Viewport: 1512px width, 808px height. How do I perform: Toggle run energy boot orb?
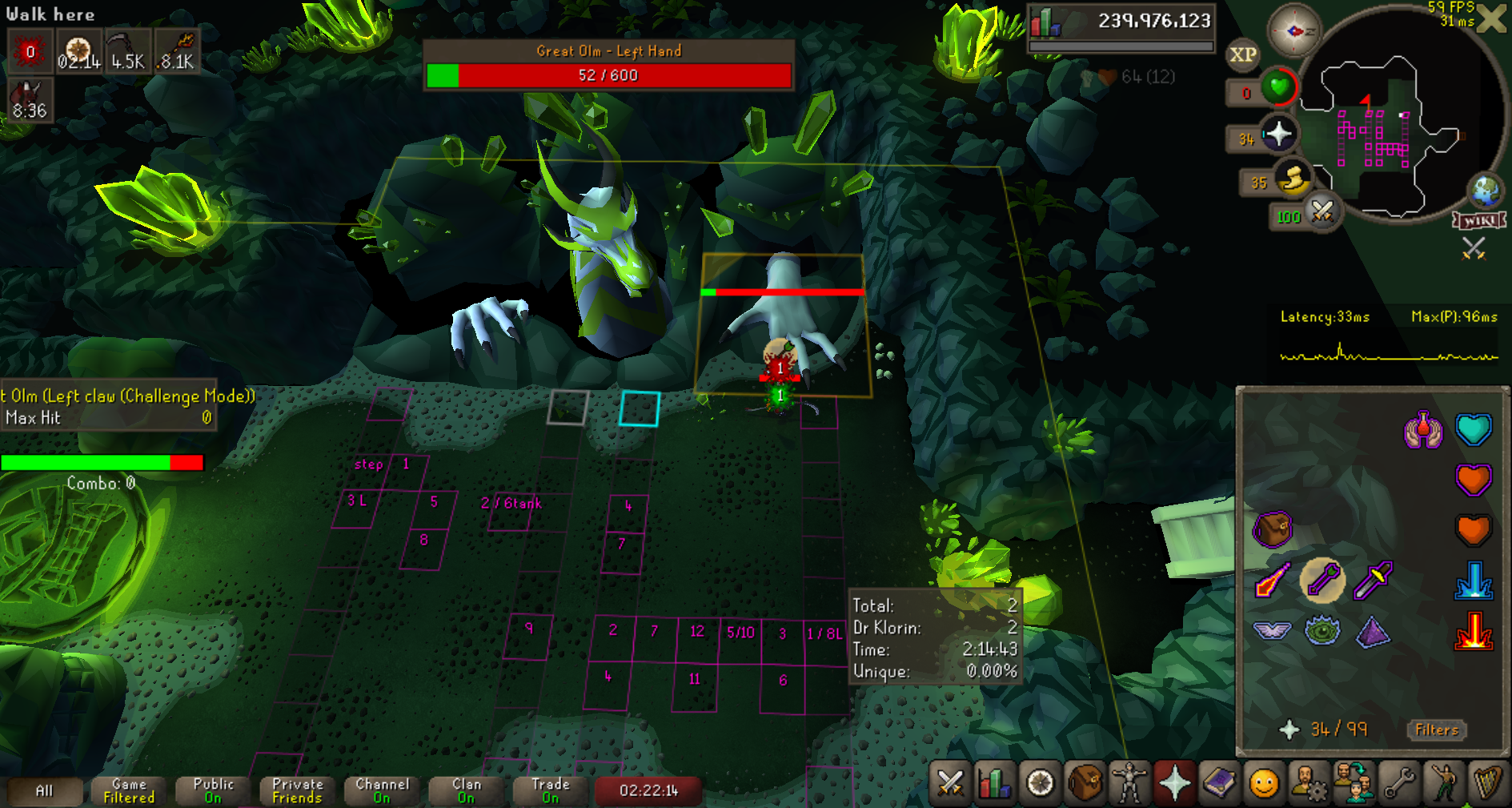(1292, 179)
